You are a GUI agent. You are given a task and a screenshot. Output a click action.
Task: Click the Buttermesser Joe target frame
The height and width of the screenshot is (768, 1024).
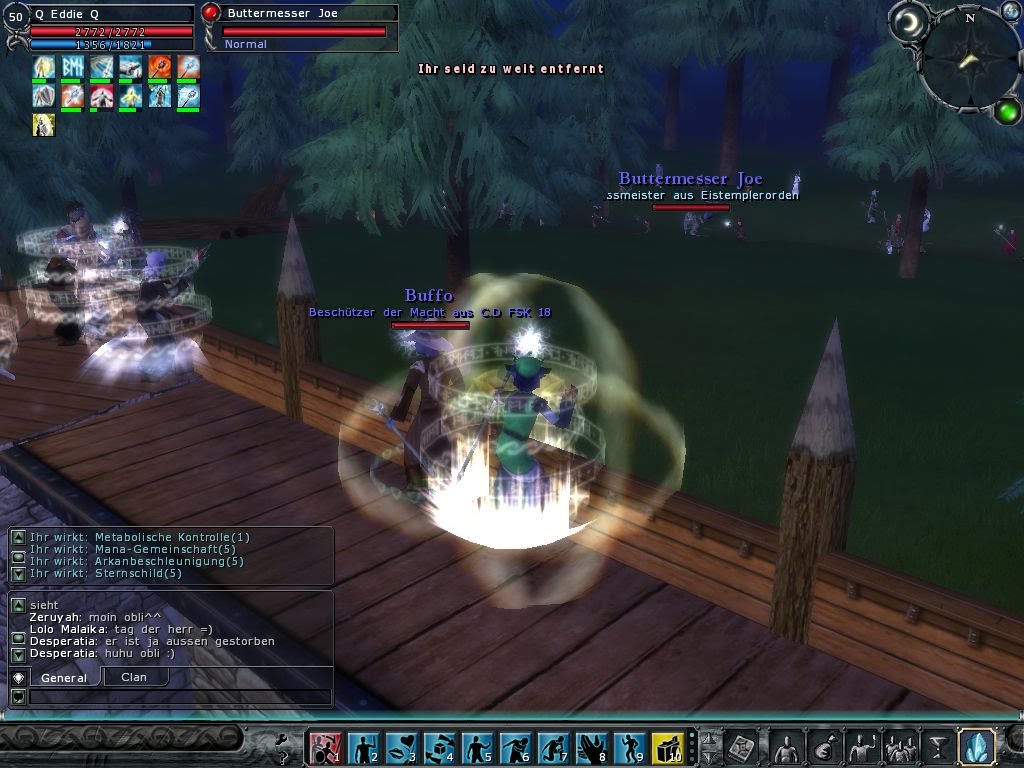(x=300, y=27)
